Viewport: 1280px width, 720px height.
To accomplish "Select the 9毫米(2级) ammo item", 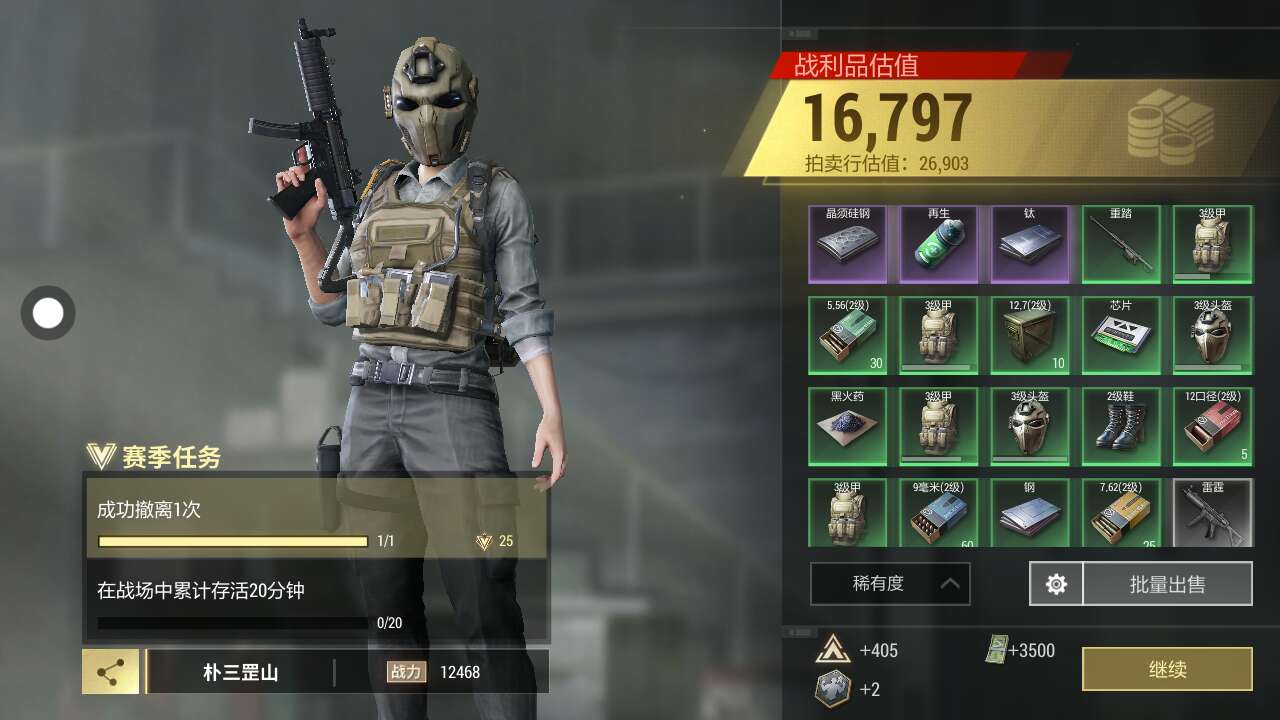I will [x=938, y=514].
